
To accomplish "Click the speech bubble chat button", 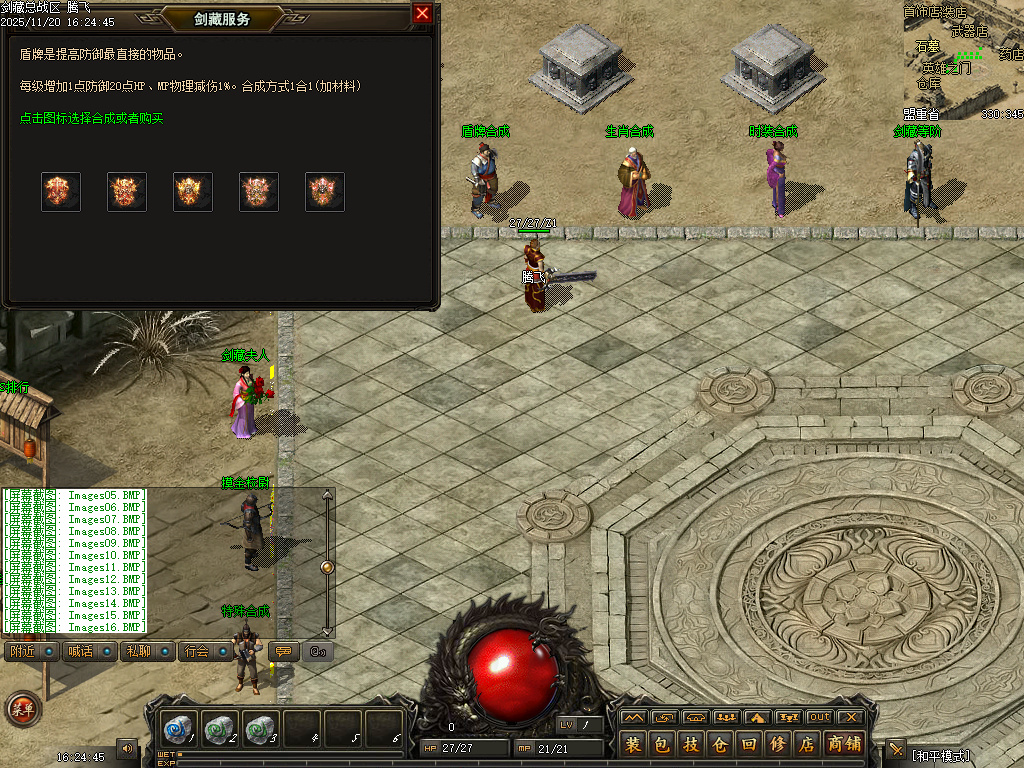I will point(284,652).
